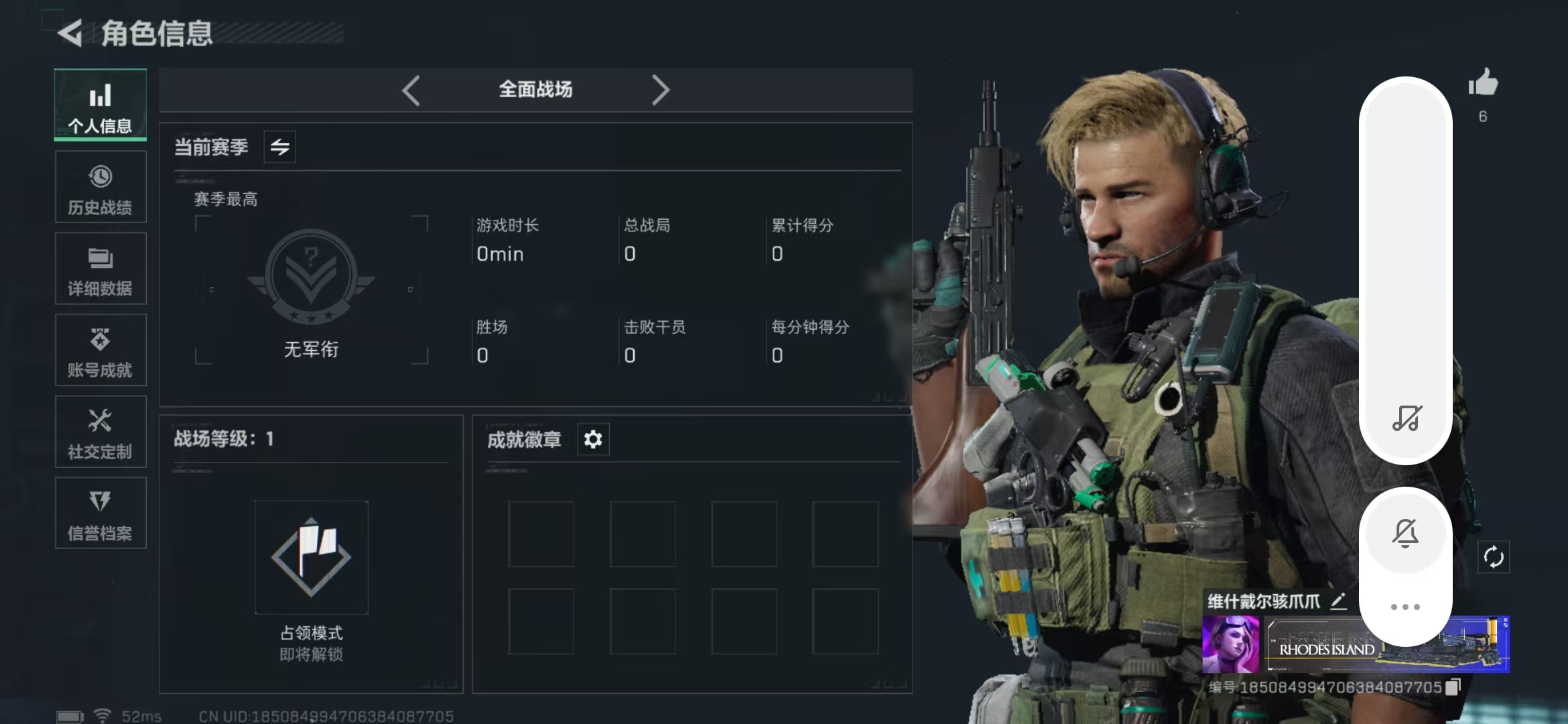Switch to the 个人信息 tab
This screenshot has height=724, width=1568.
(x=101, y=105)
